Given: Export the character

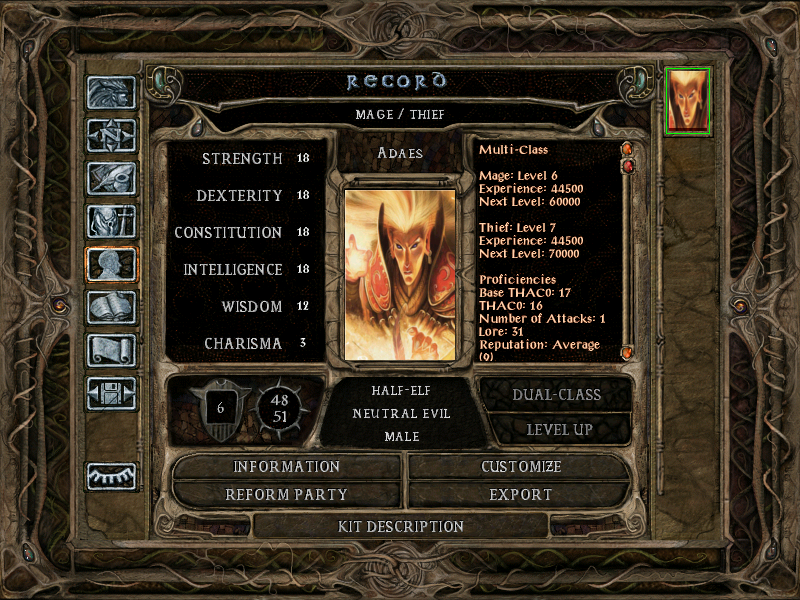Looking at the screenshot, I should pyautogui.click(x=521, y=494).
